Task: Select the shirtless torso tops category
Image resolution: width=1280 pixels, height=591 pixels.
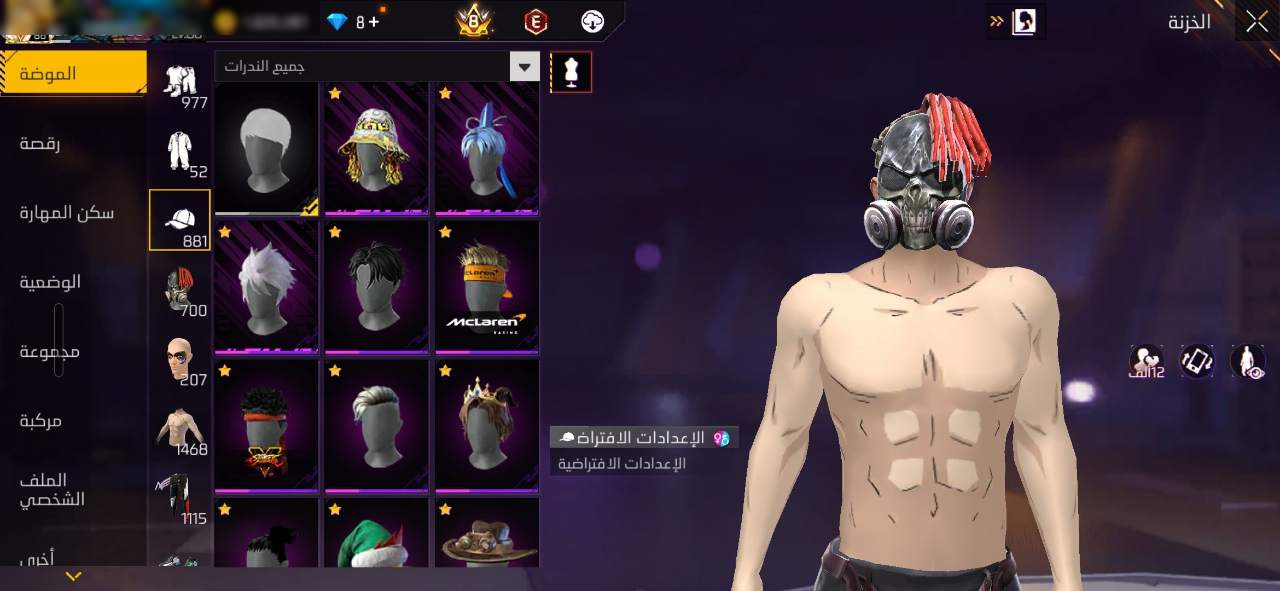Action: tap(180, 429)
